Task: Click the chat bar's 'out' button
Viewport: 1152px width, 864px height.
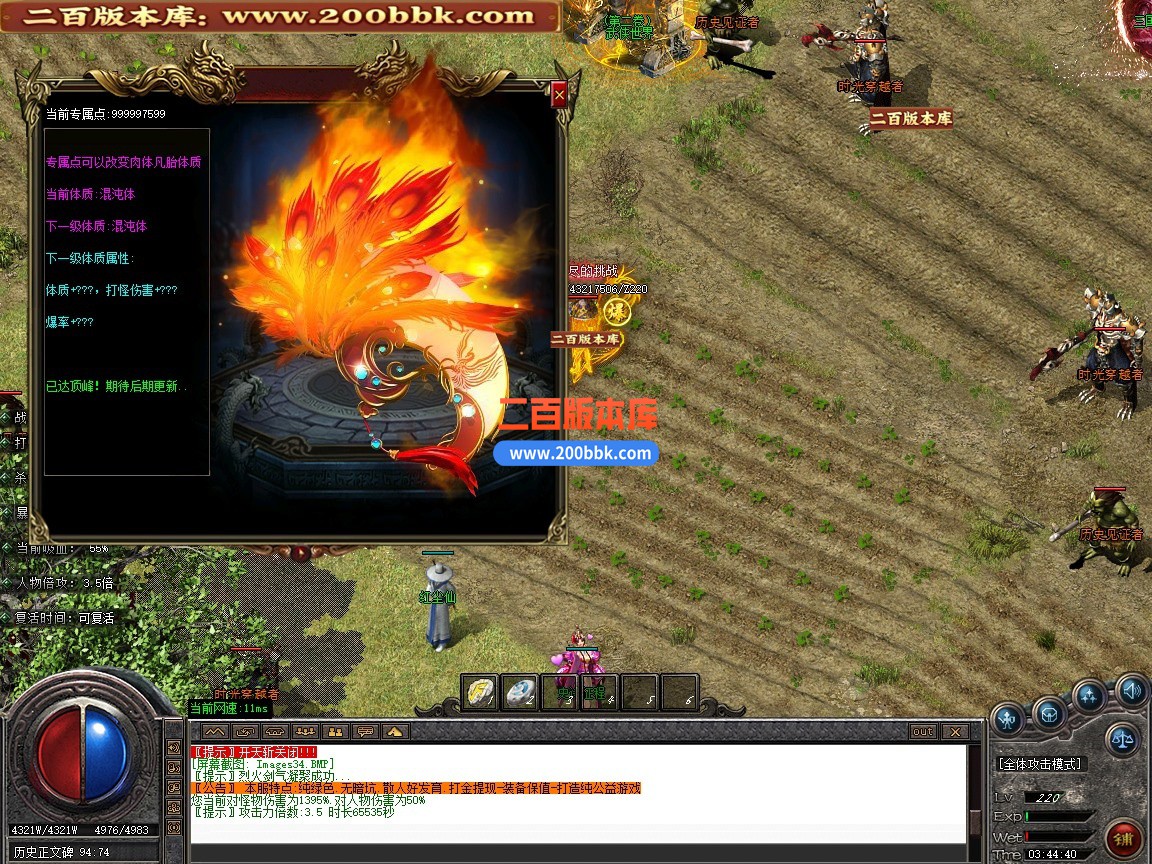Action: [x=923, y=732]
